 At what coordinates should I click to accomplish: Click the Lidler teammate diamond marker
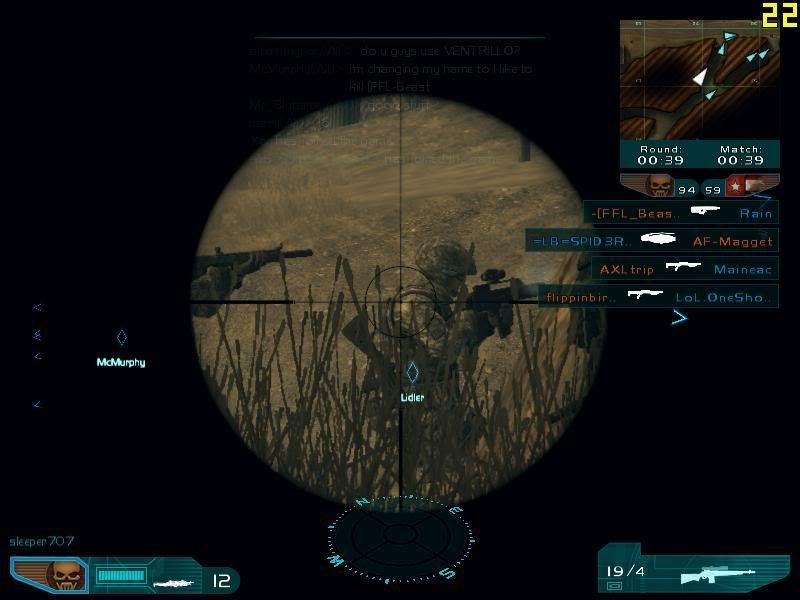411,373
